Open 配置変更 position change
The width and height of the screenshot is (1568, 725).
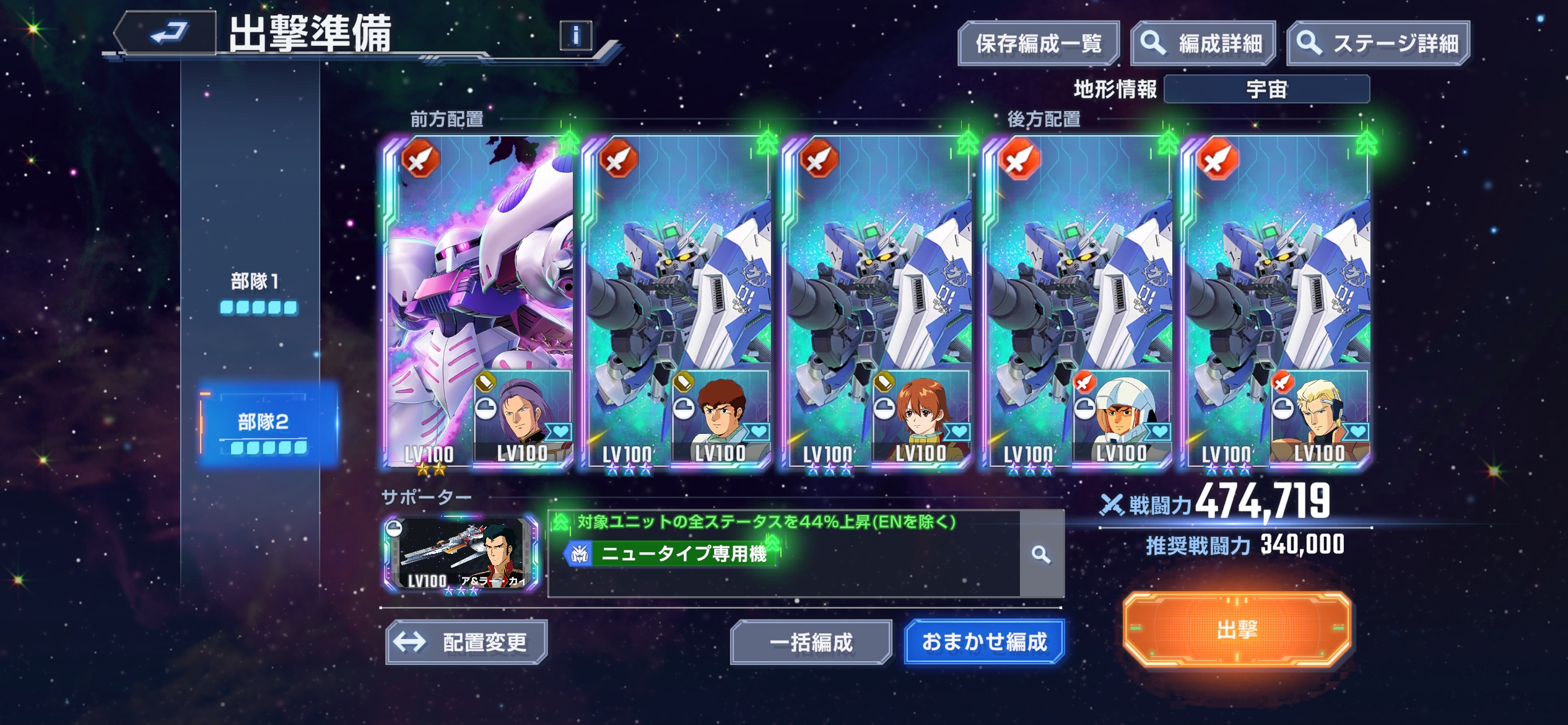pyautogui.click(x=466, y=642)
